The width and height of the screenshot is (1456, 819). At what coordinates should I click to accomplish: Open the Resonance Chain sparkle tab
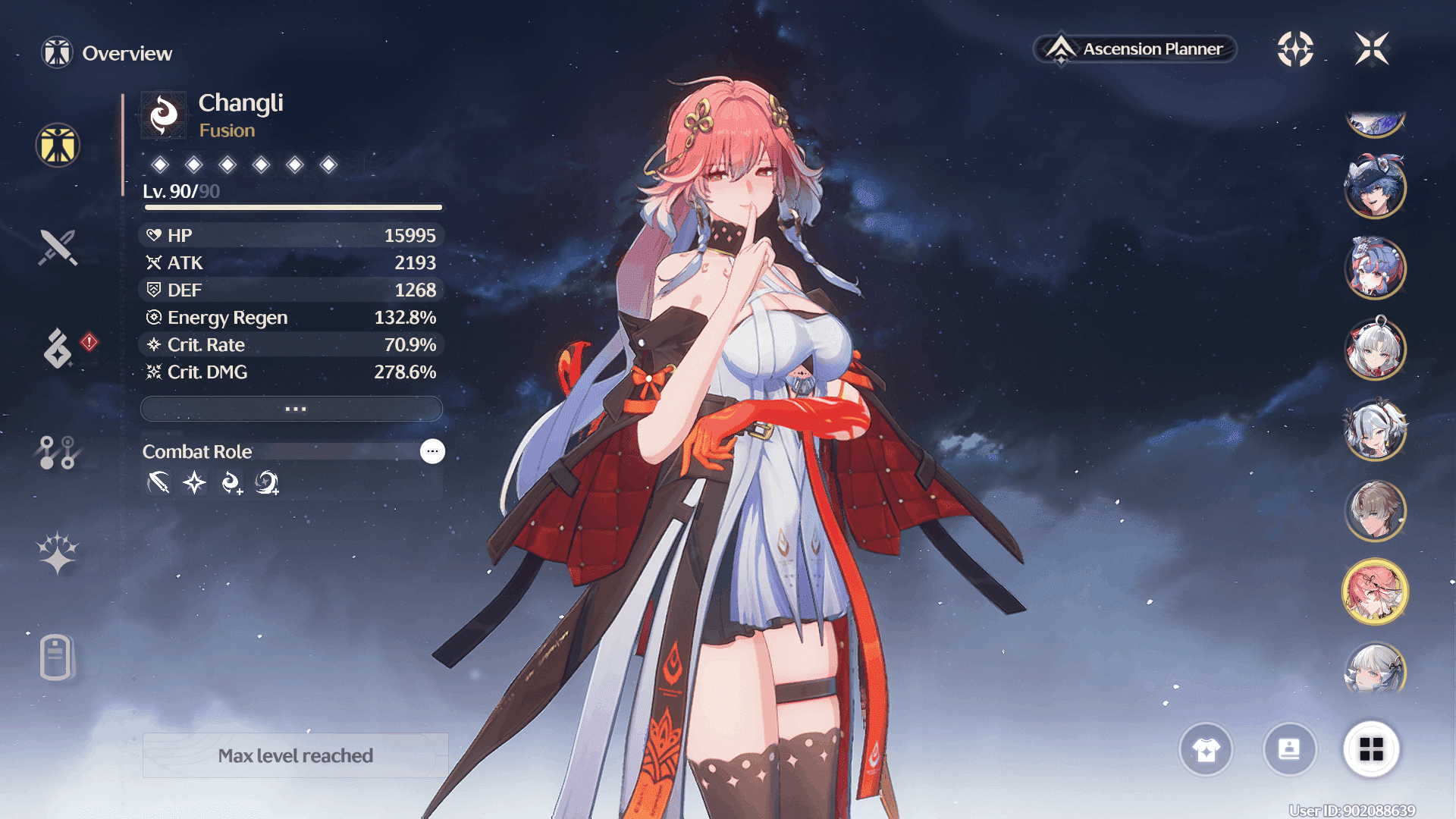58,553
